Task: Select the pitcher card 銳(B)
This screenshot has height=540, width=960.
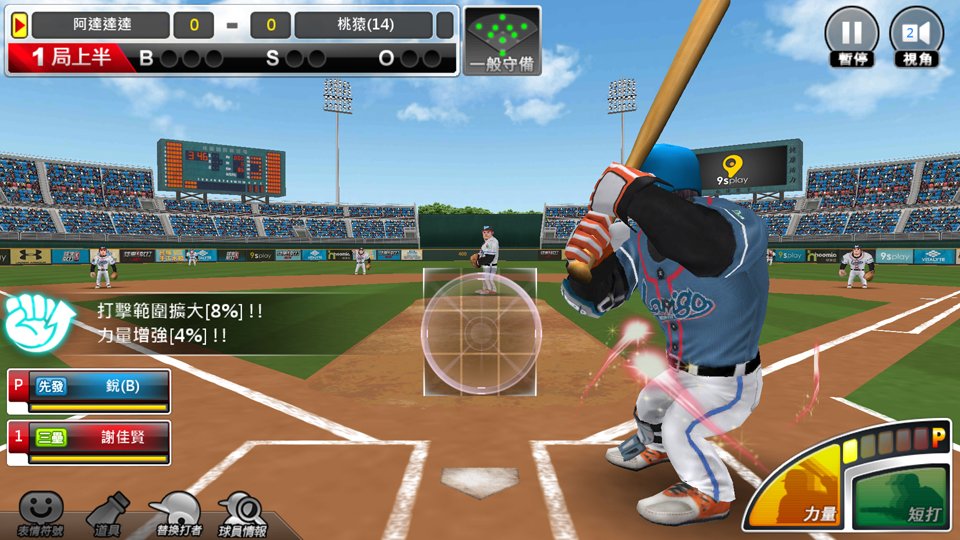Action: (x=89, y=392)
